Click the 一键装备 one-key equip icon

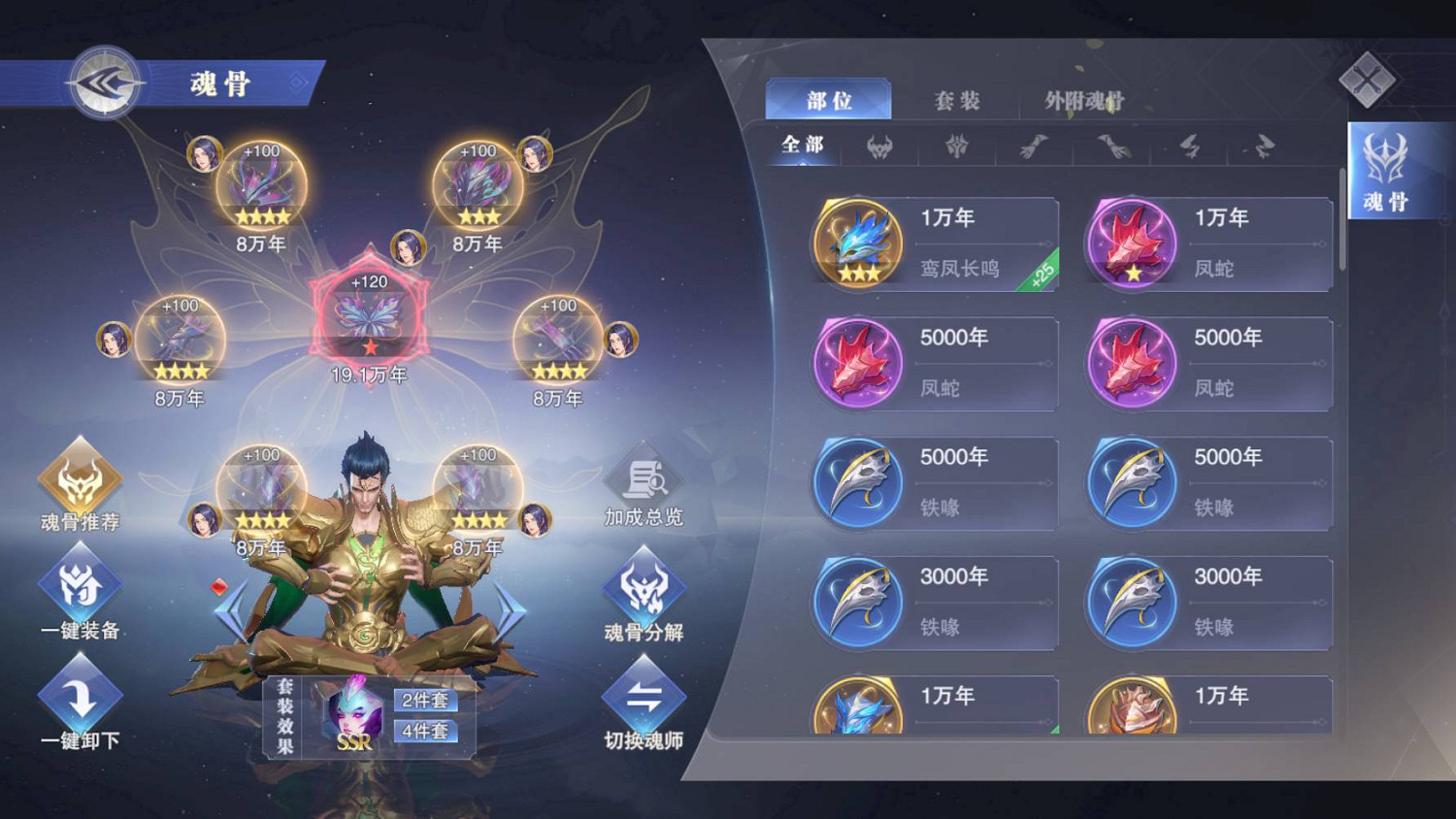81,584
